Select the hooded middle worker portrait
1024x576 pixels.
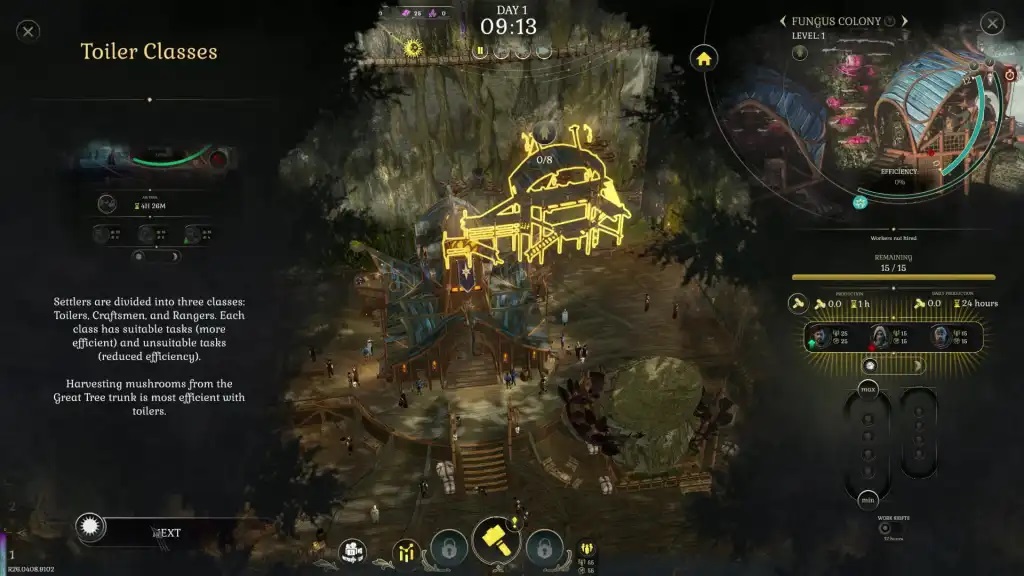pos(876,337)
